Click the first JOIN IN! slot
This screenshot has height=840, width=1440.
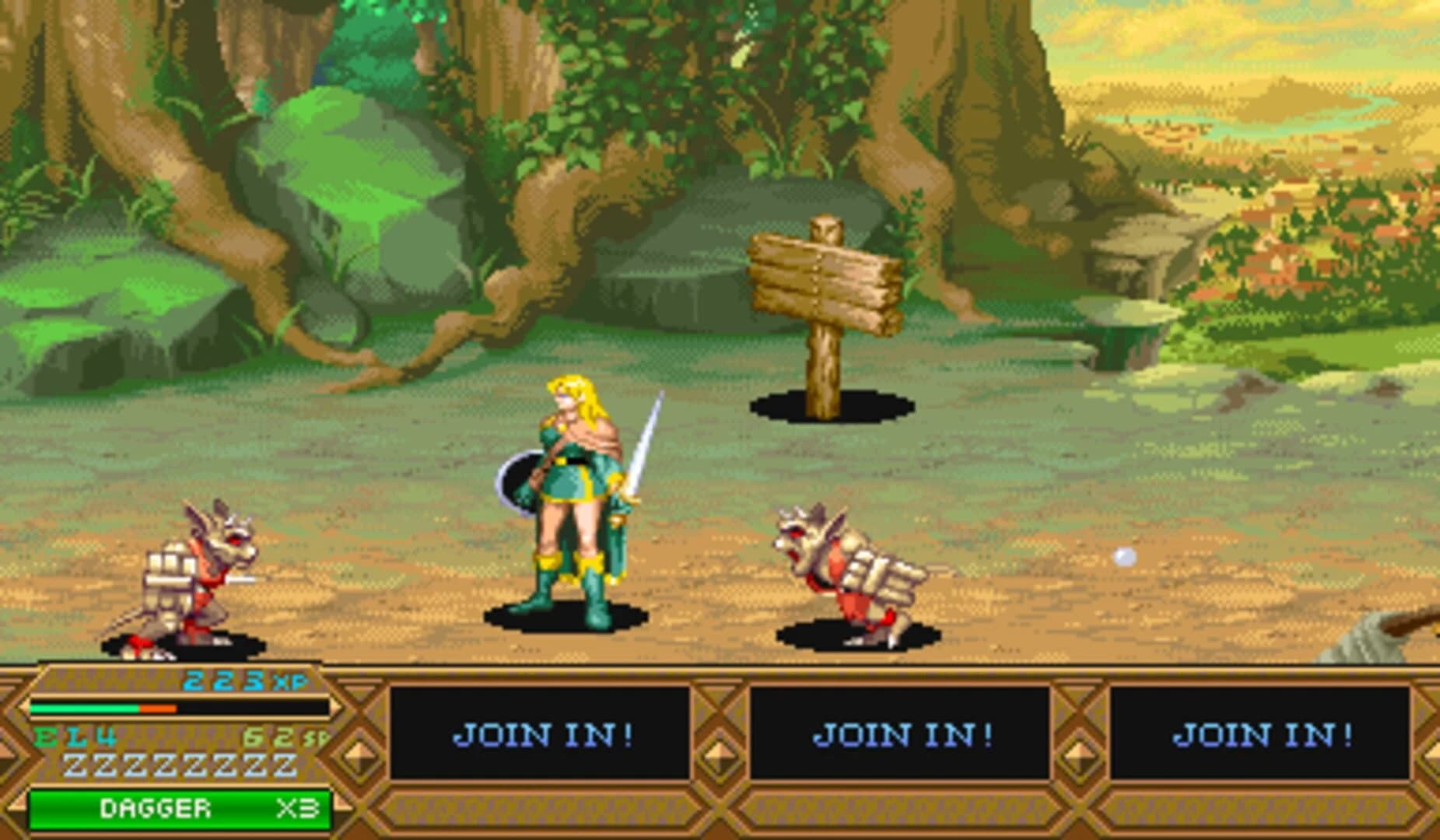point(545,735)
